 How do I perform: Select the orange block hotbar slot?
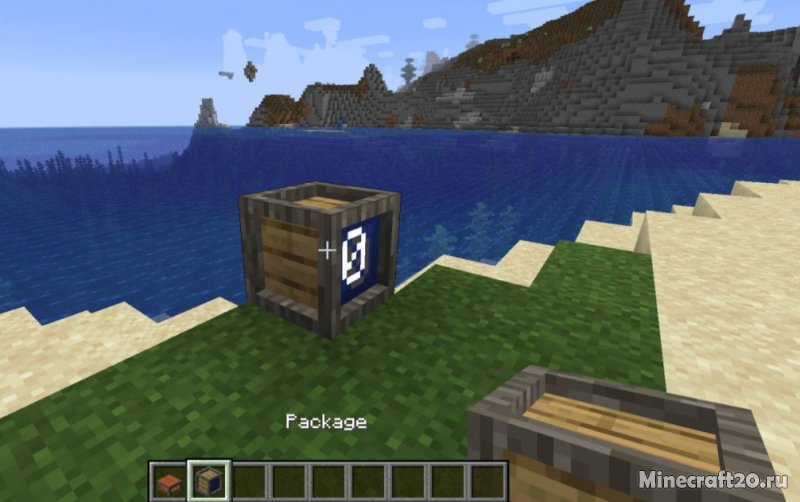coord(171,481)
